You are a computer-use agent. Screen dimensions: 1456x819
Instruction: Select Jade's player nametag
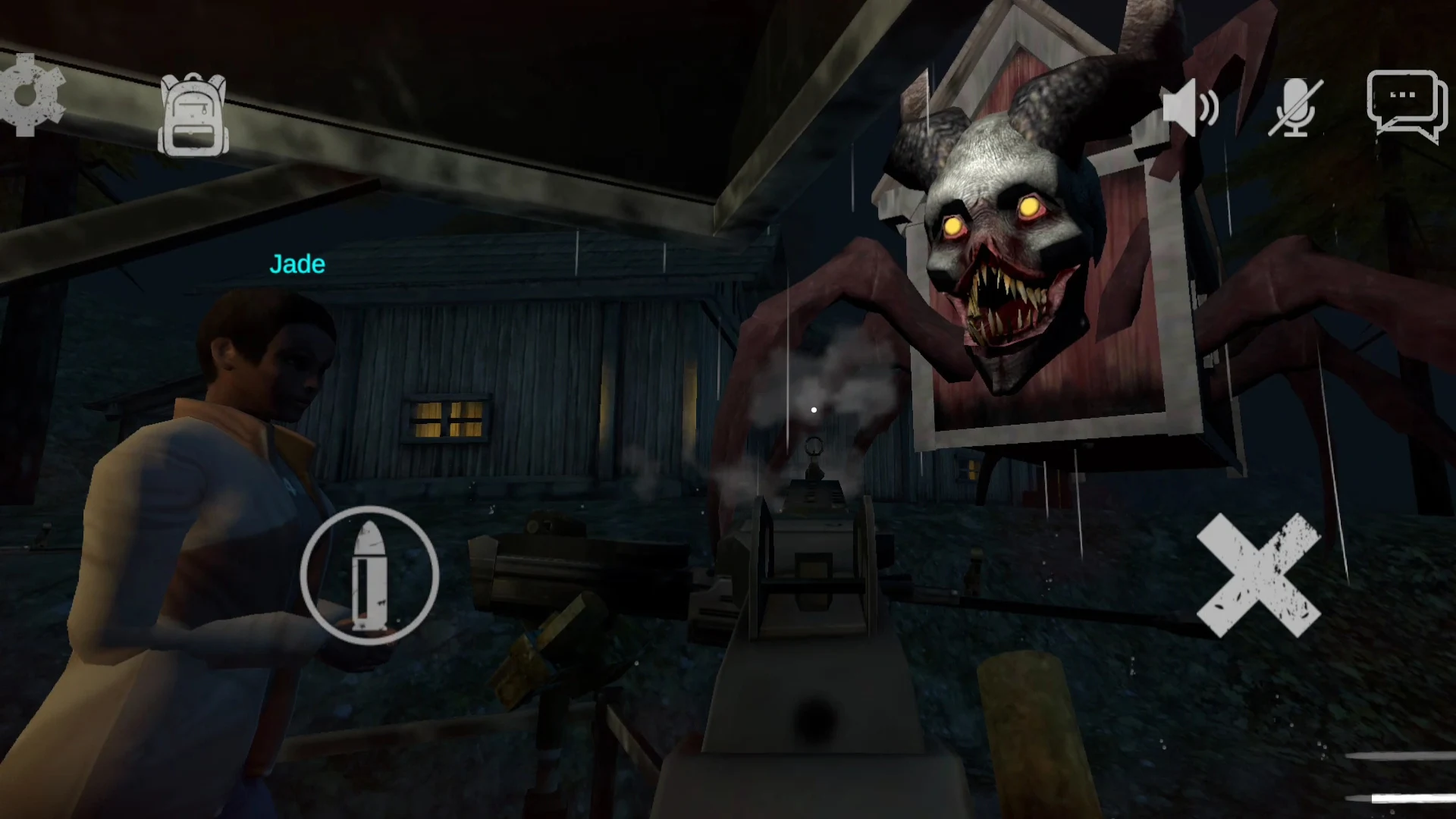[x=296, y=264]
